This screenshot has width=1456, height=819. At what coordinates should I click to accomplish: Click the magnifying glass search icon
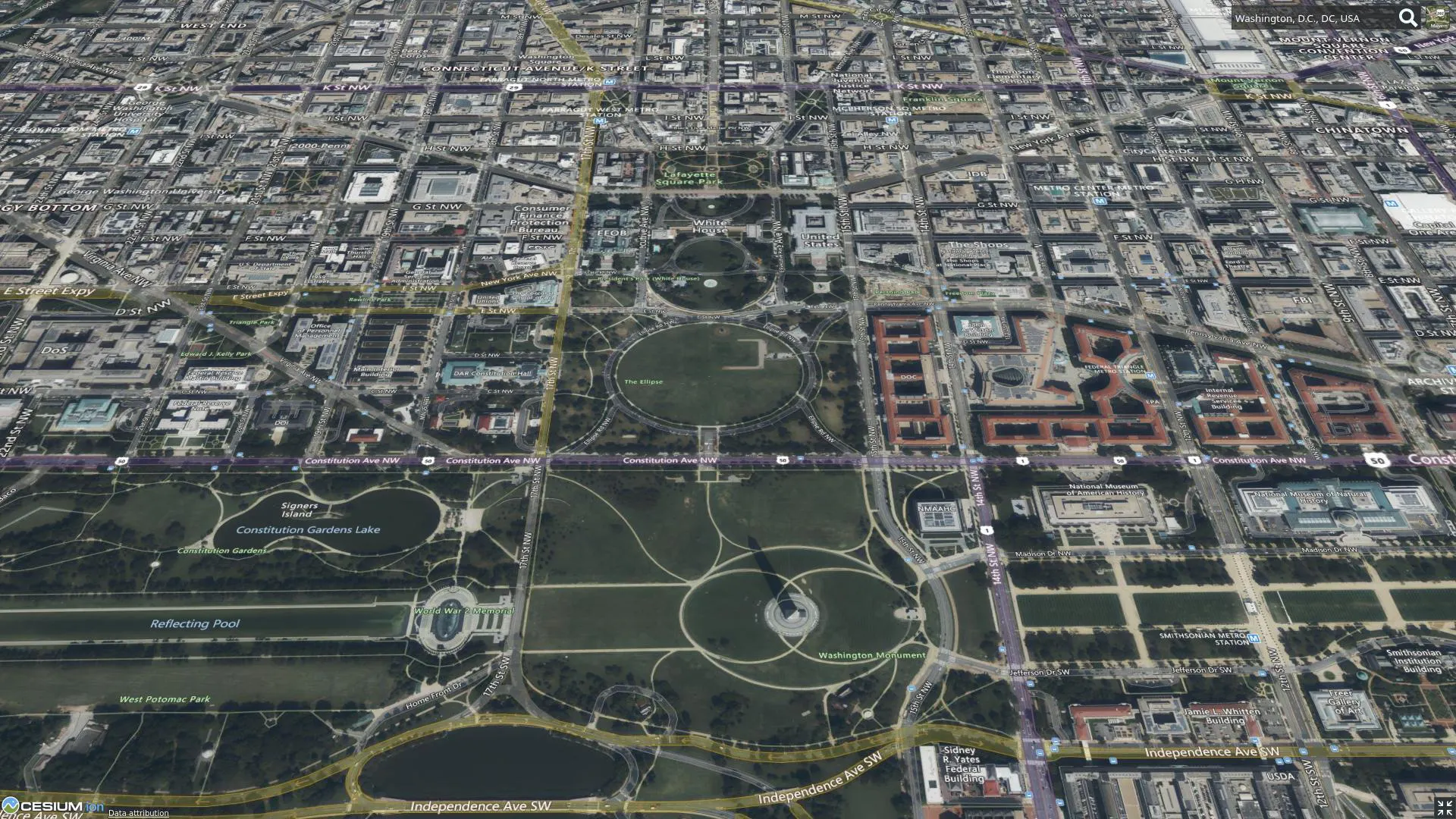point(1409,17)
